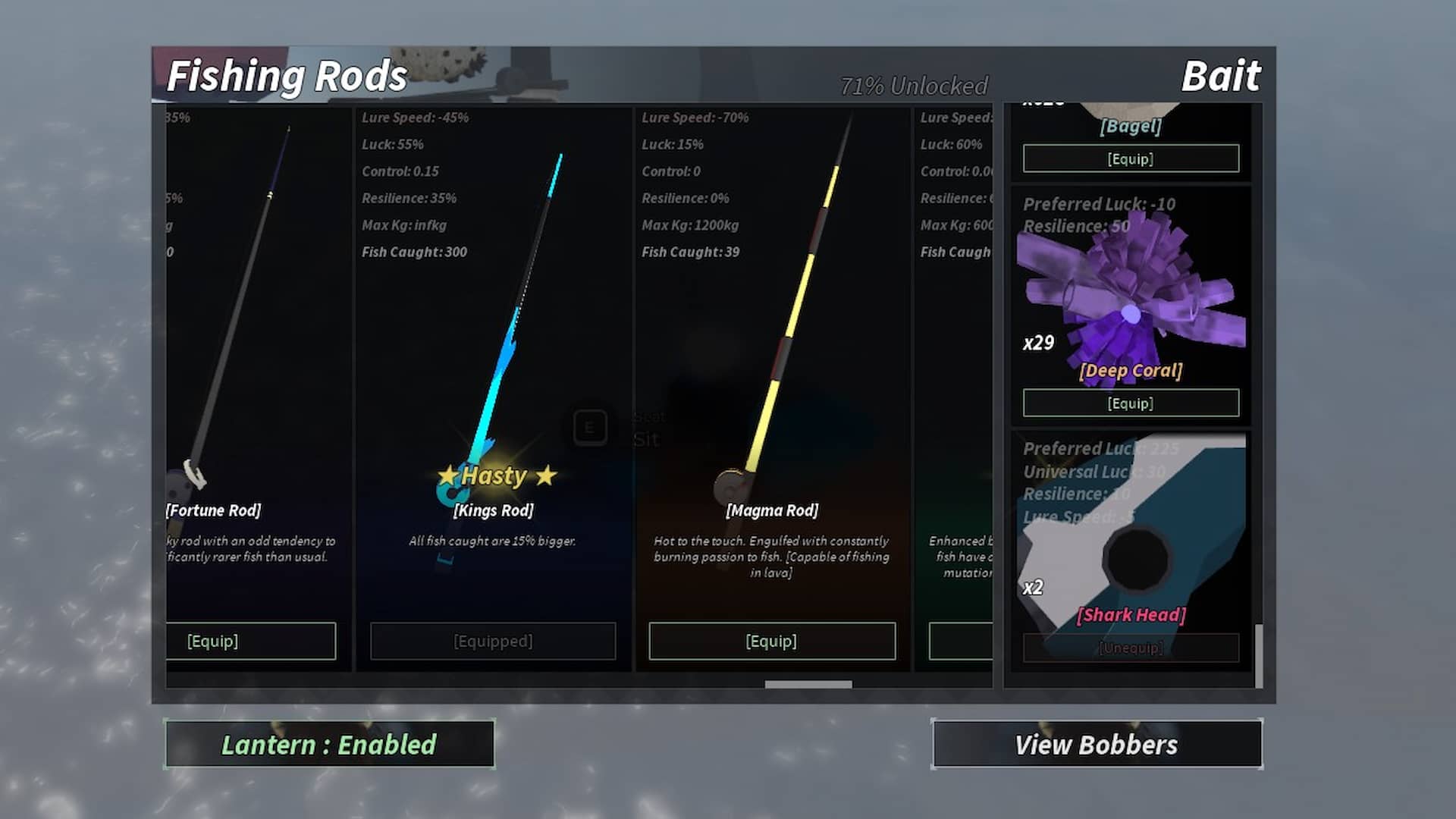Equip the Bagel bait
Screen dimensions: 1456x819
pyautogui.click(x=1131, y=158)
